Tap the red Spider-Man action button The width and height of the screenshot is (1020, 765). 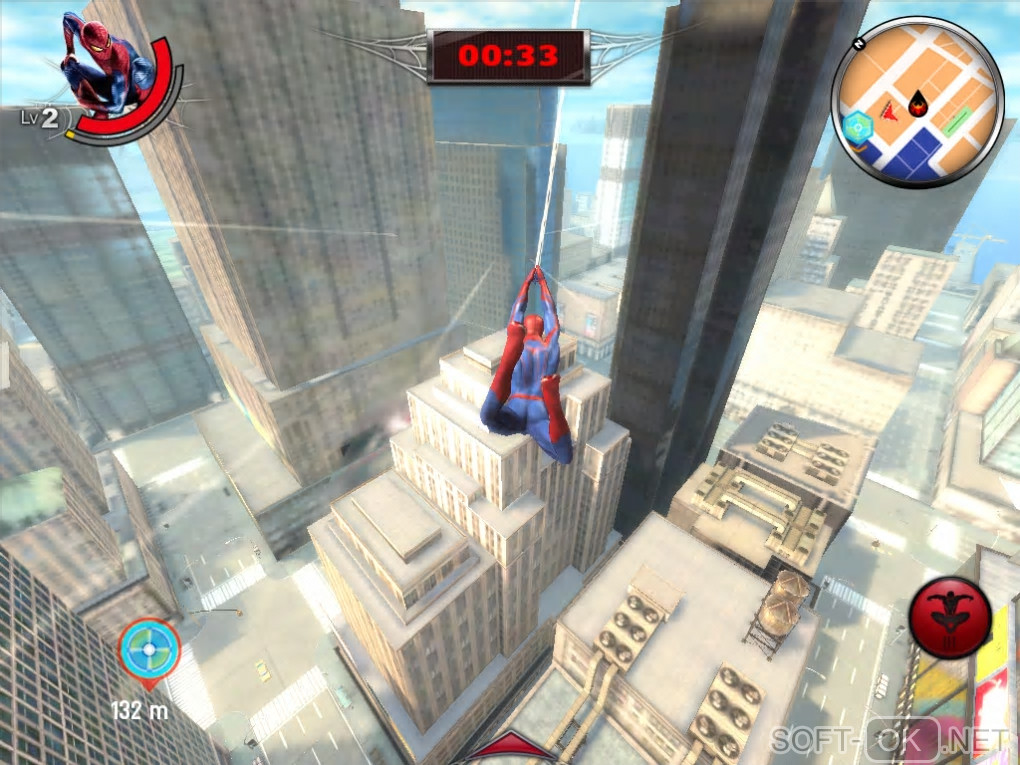click(x=950, y=617)
